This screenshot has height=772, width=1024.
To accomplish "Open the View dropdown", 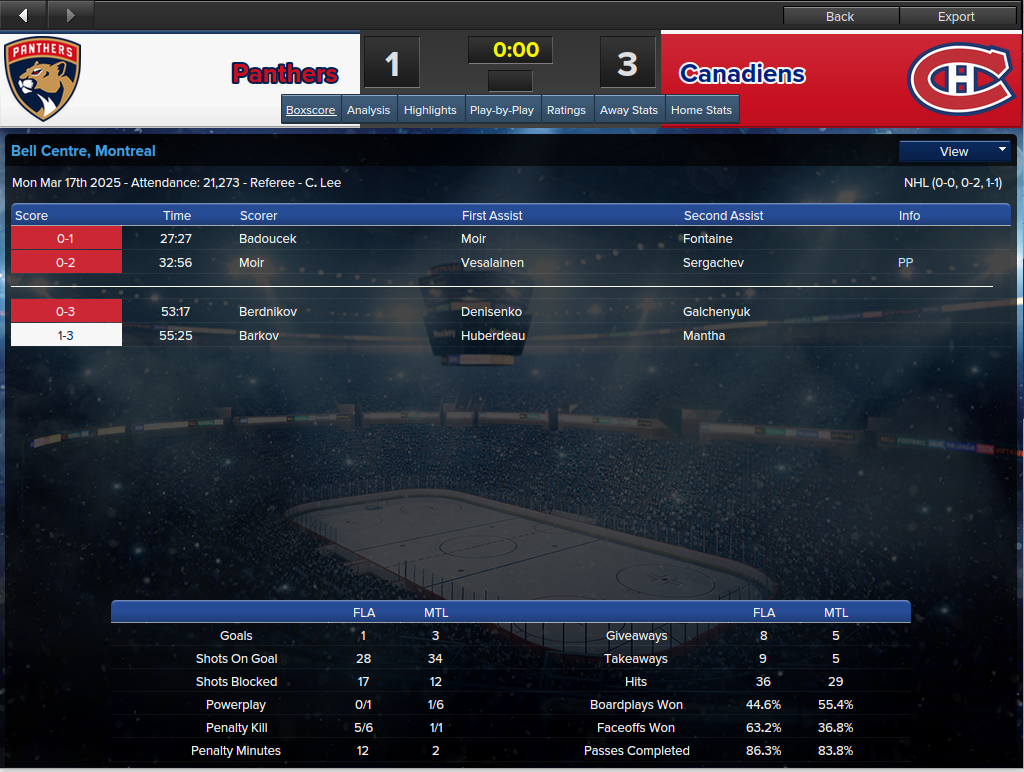I will tap(955, 151).
